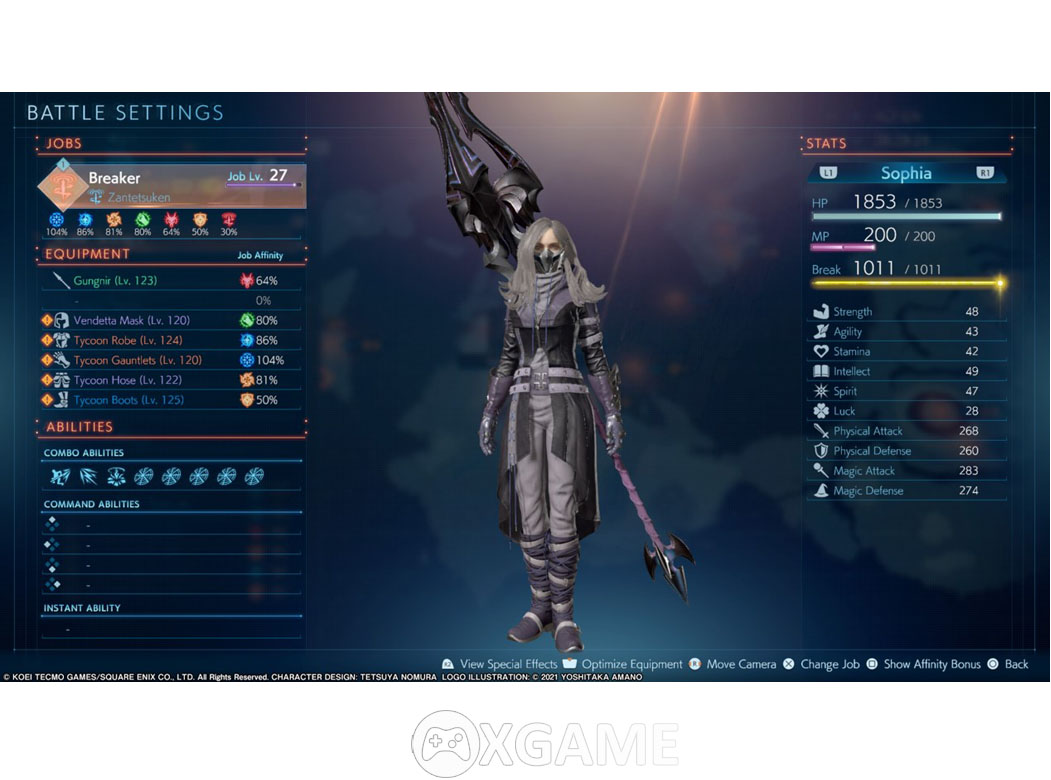Select the Breaker job slot
The width and height of the screenshot is (1051, 780).
172,185
